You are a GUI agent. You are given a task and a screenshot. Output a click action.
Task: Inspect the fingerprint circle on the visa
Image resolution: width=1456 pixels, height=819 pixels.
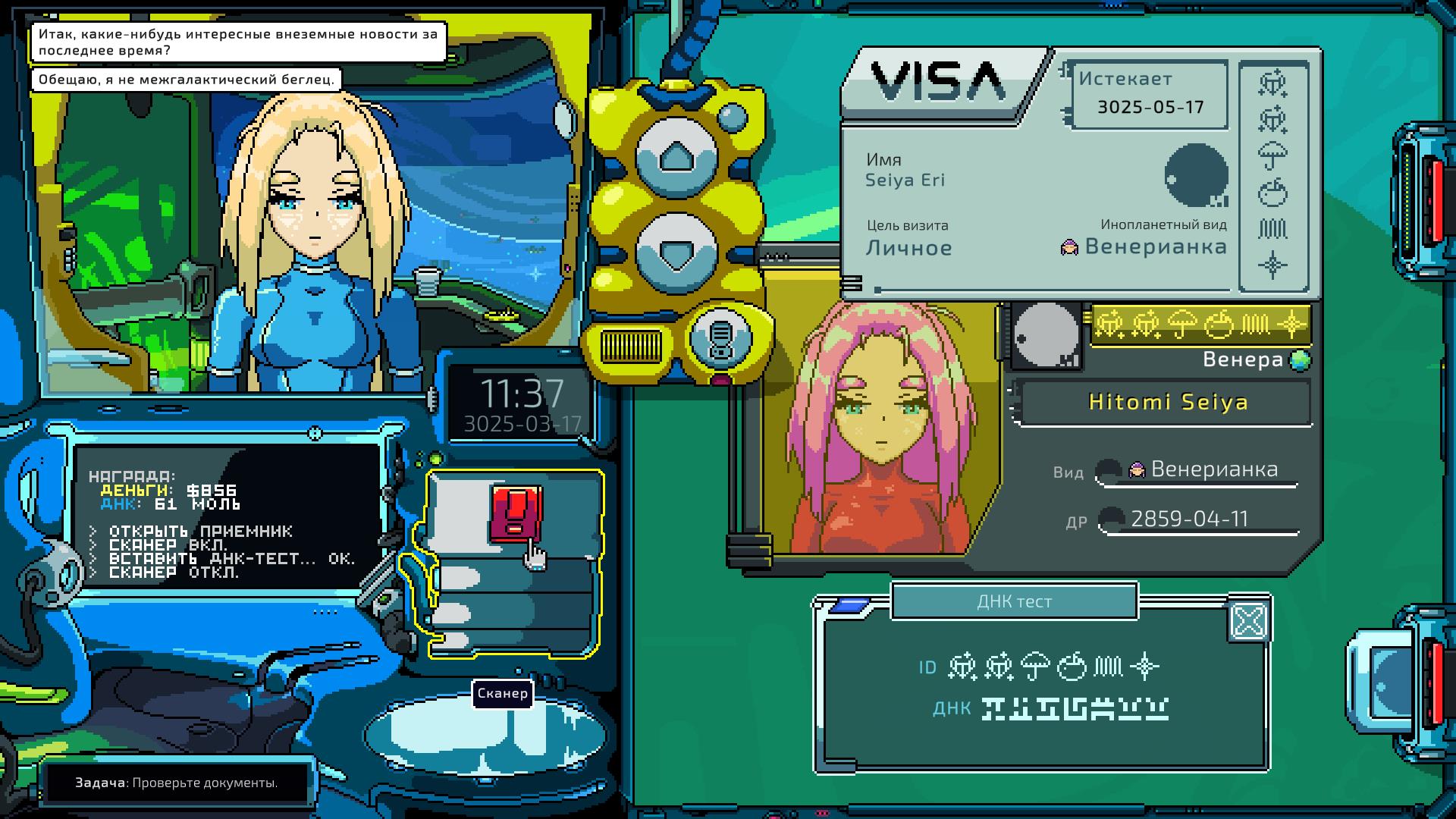point(1196,176)
